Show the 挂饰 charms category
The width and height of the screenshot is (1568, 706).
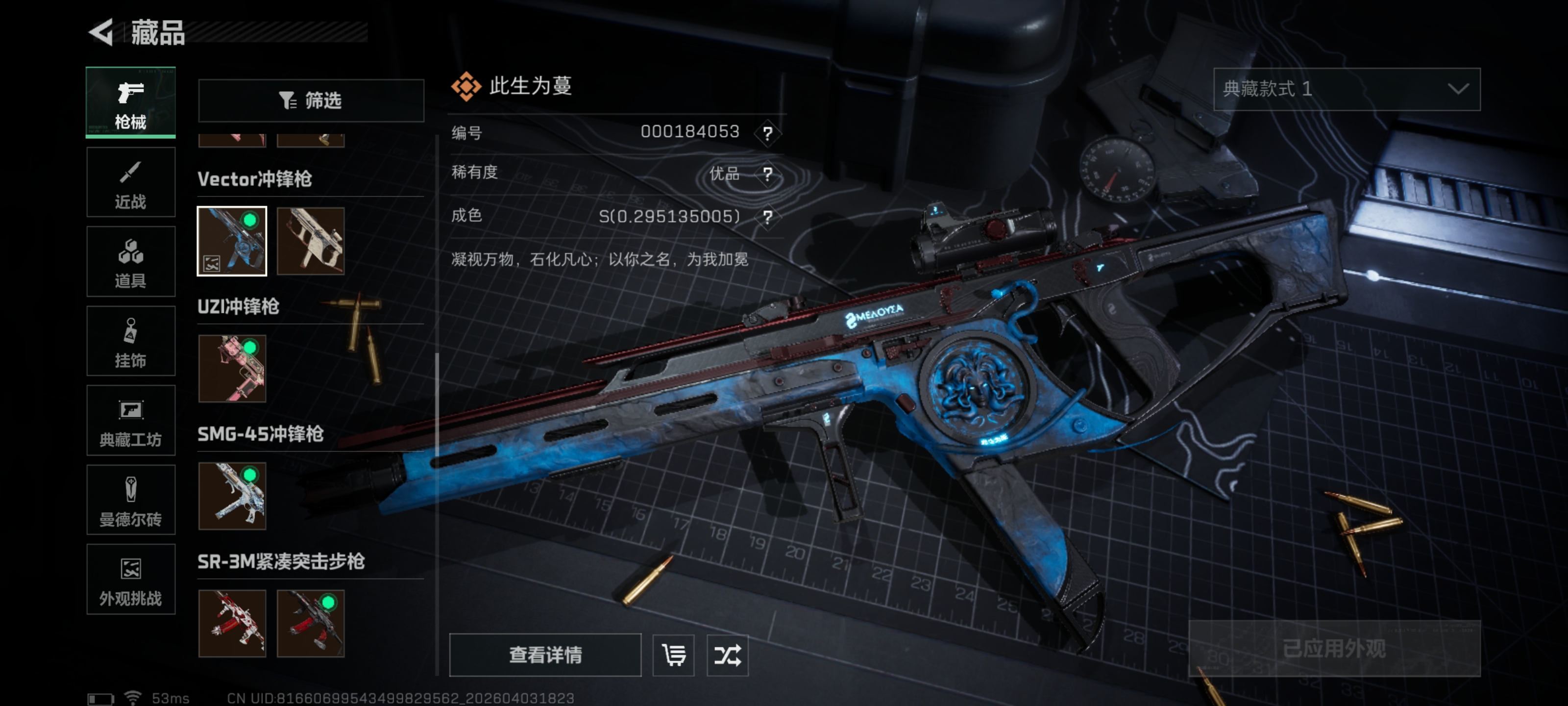click(130, 341)
